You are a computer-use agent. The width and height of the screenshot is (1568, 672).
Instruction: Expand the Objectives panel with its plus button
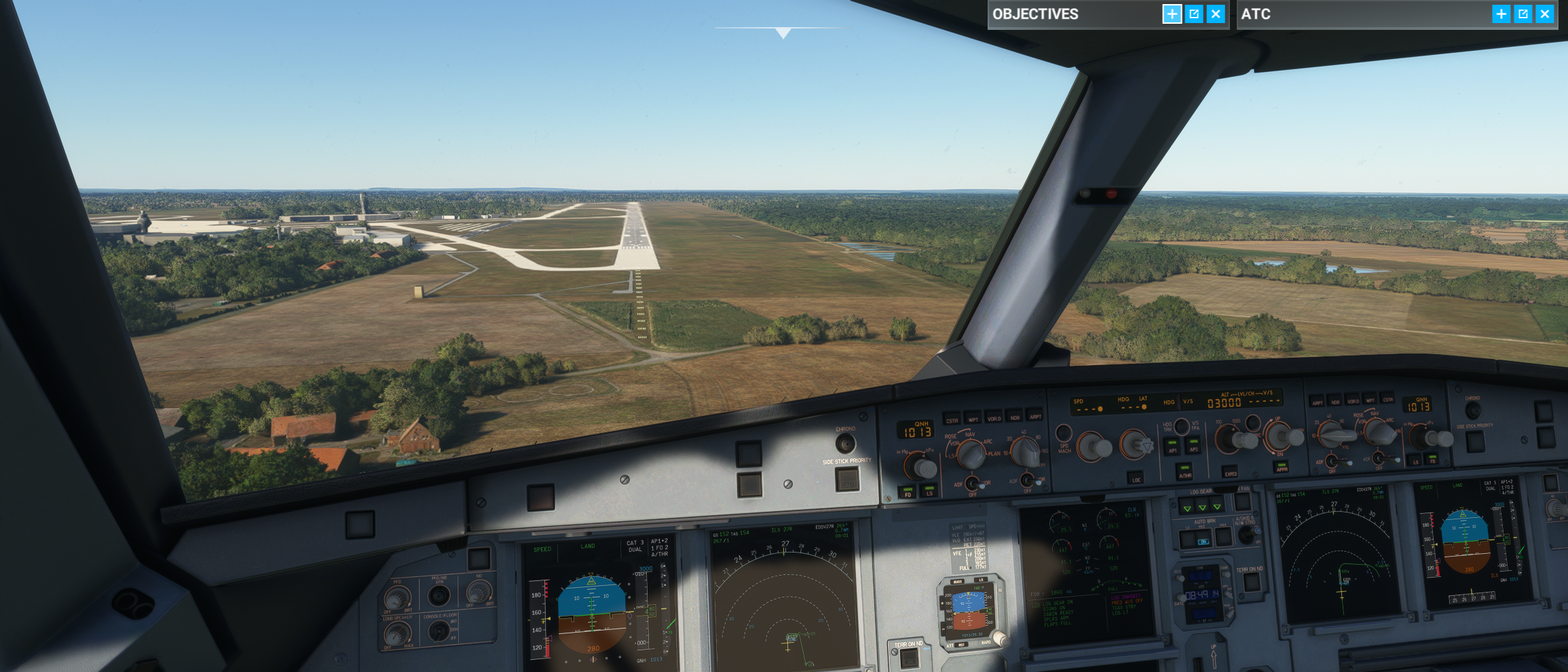coord(1172,14)
